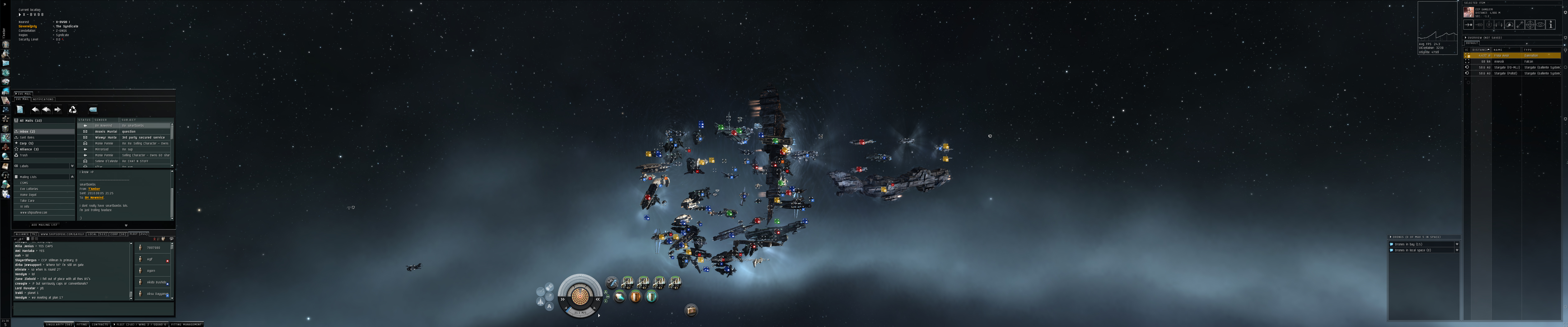Switch to the Alliance chat channel tab
1568x327 pixels.
(x=26, y=234)
